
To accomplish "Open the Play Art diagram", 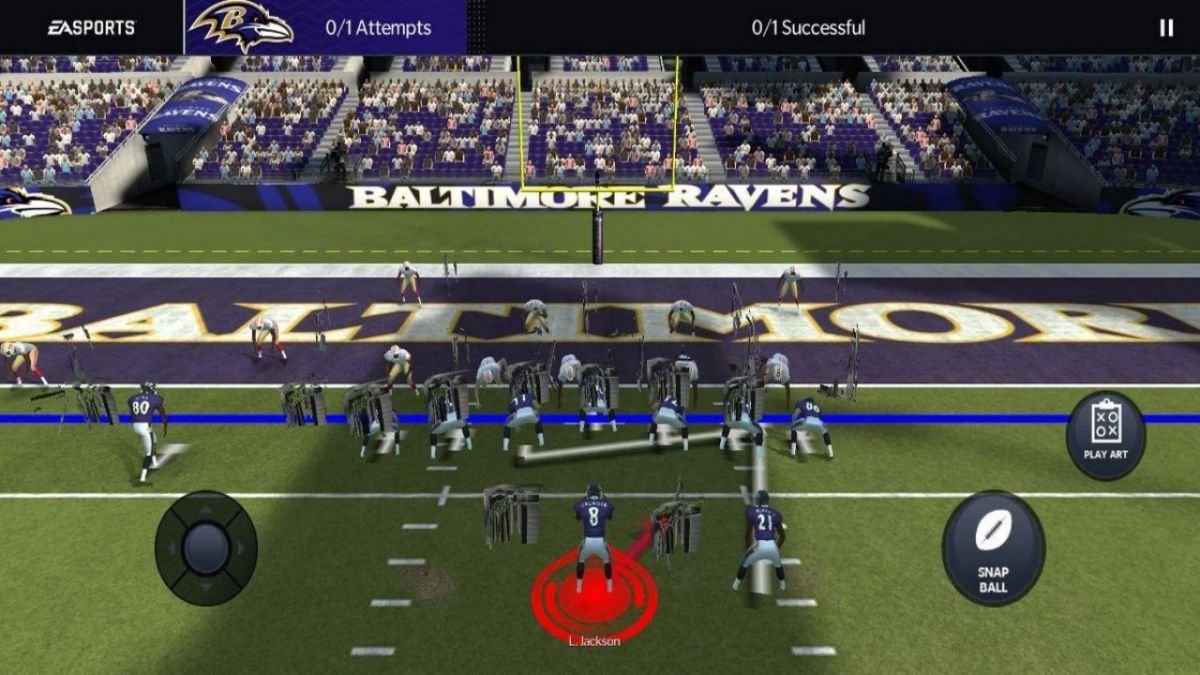I will click(x=1105, y=435).
